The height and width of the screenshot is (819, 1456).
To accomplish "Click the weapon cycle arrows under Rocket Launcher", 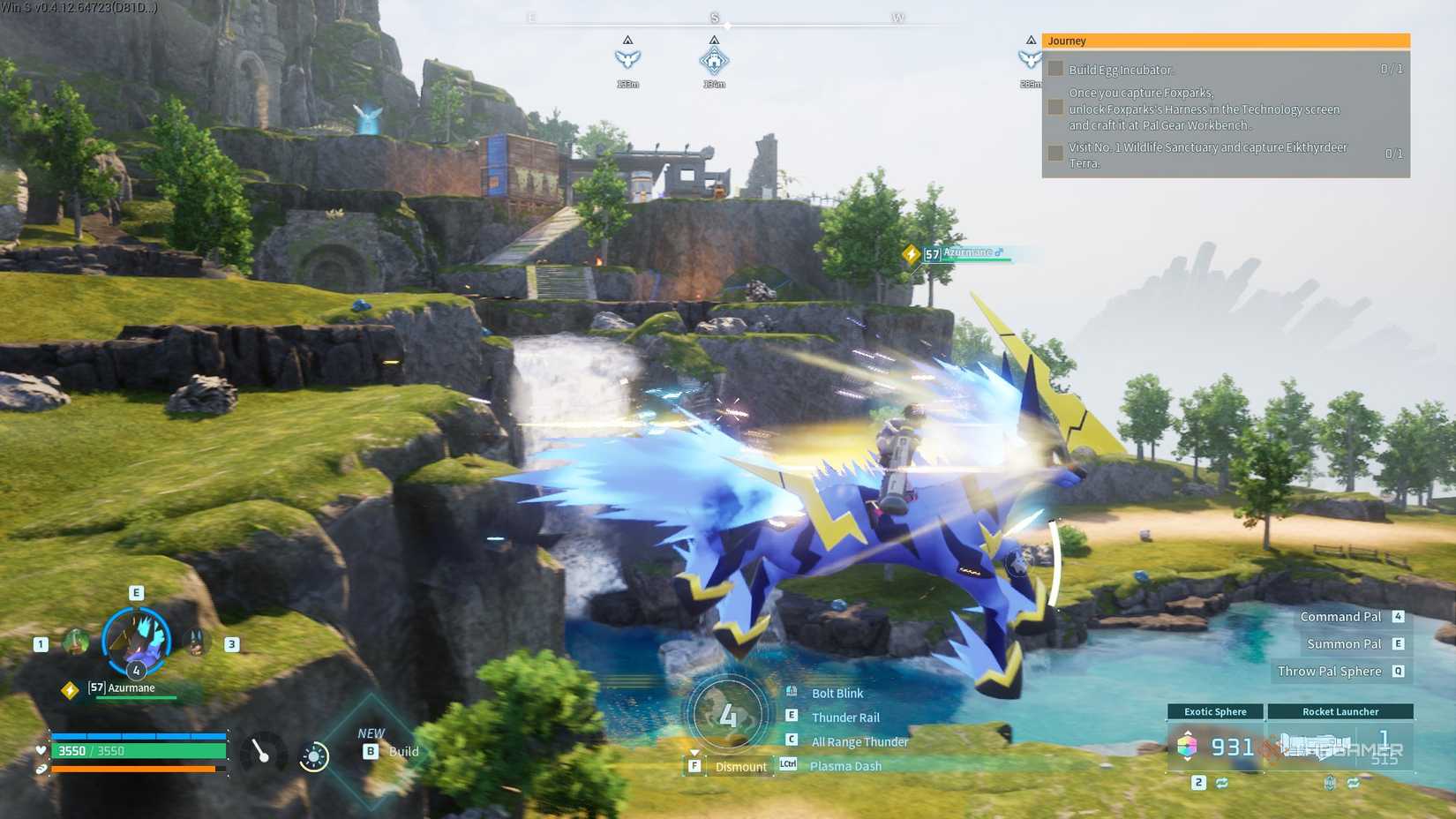I will tap(1355, 784).
